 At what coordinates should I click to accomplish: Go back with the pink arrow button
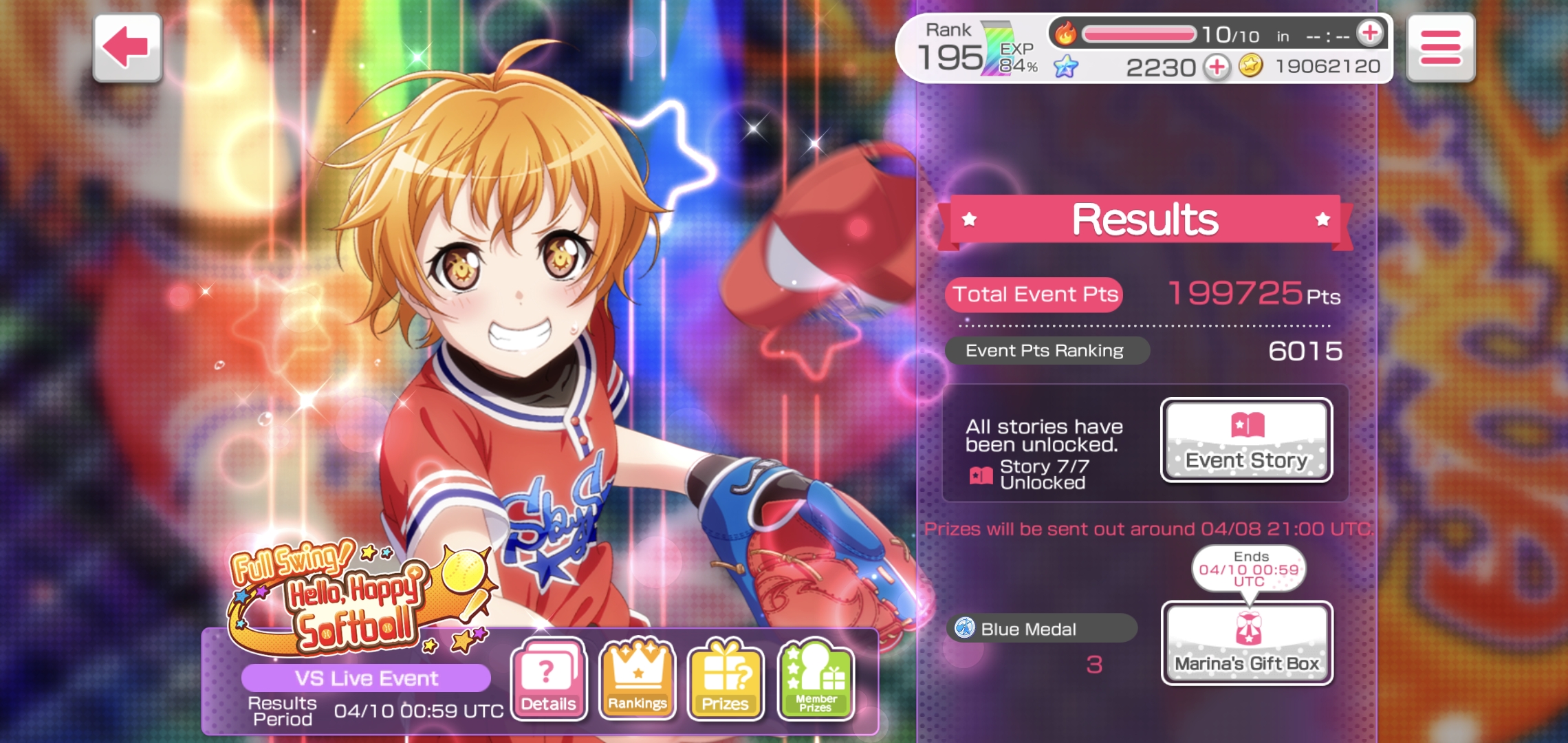(x=127, y=47)
